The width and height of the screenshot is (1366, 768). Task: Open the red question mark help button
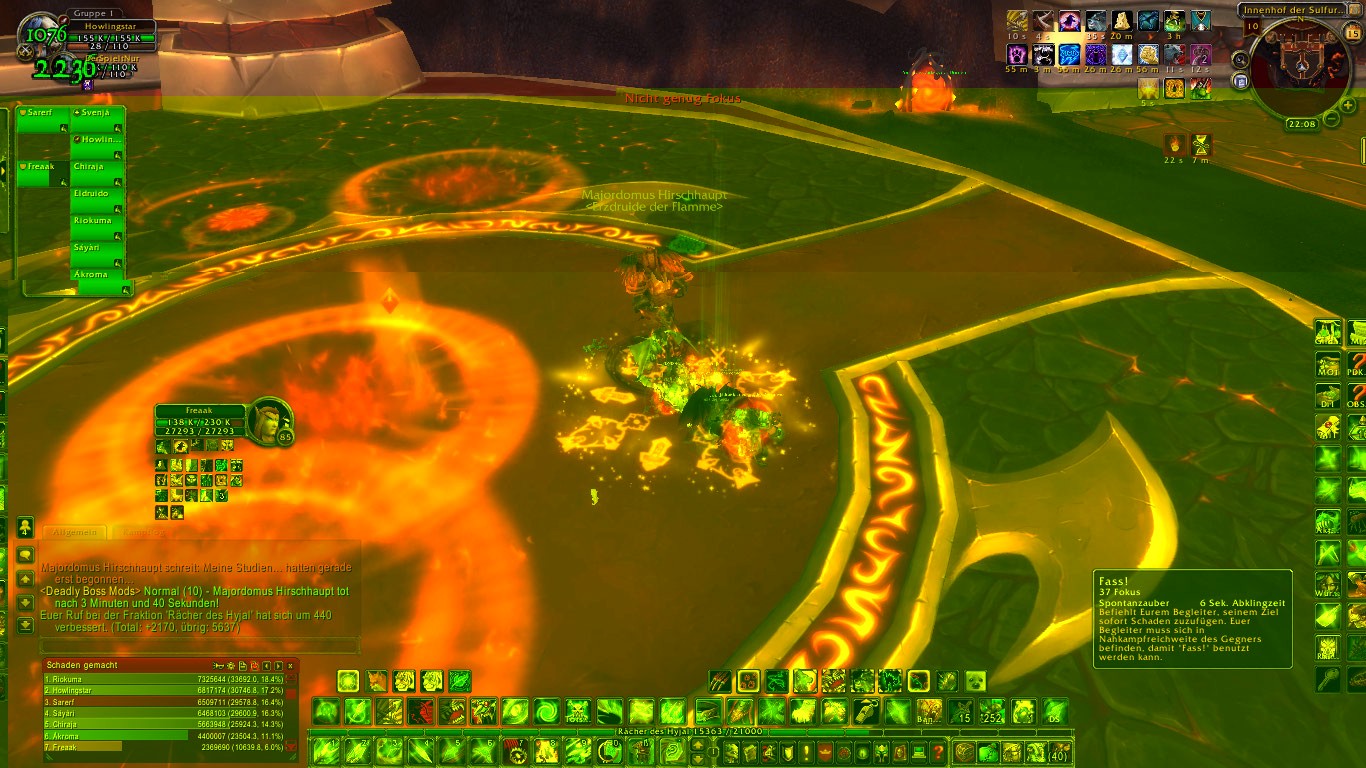coord(938,751)
